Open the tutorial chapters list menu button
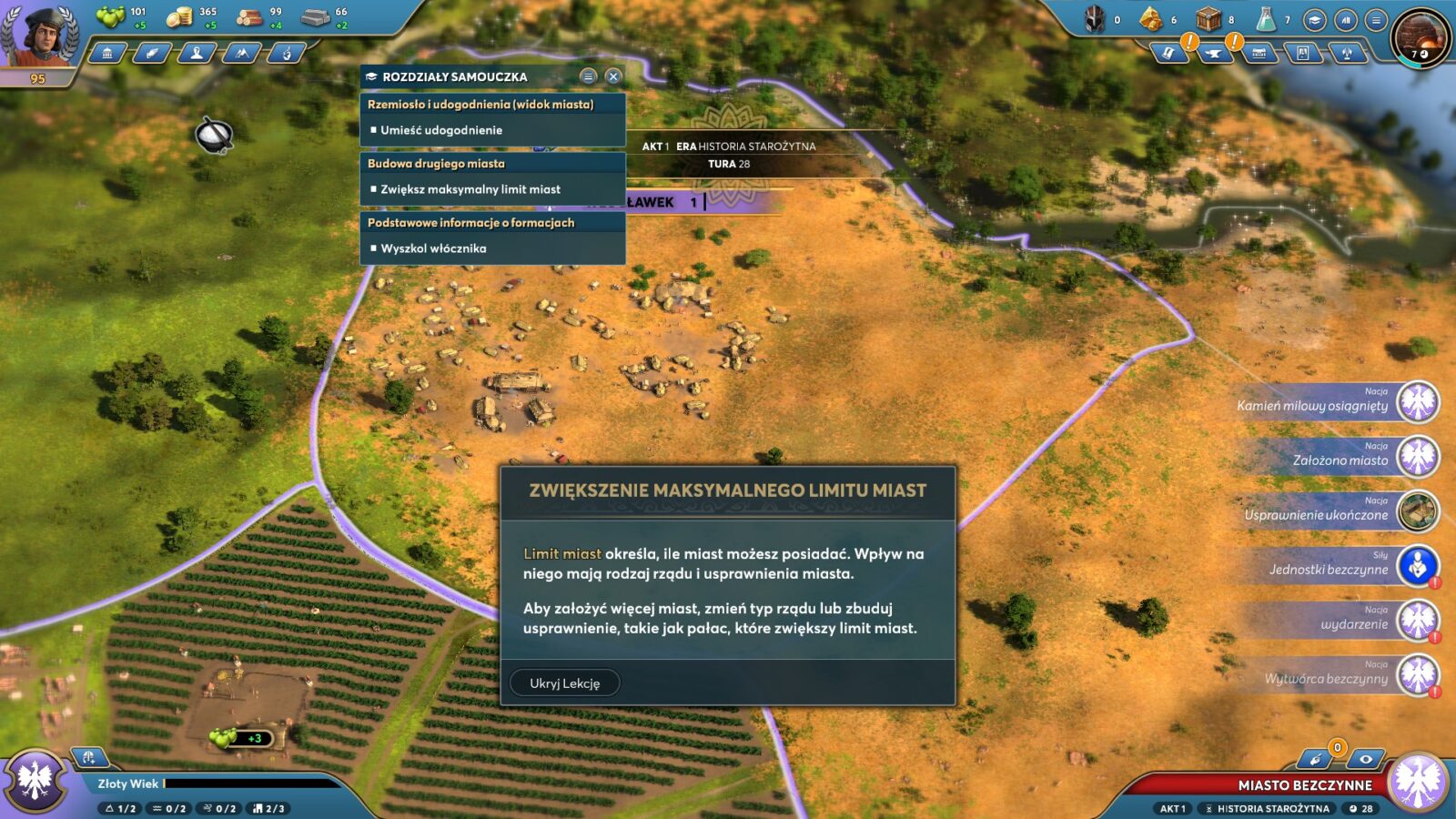The image size is (1456, 819). [x=588, y=76]
